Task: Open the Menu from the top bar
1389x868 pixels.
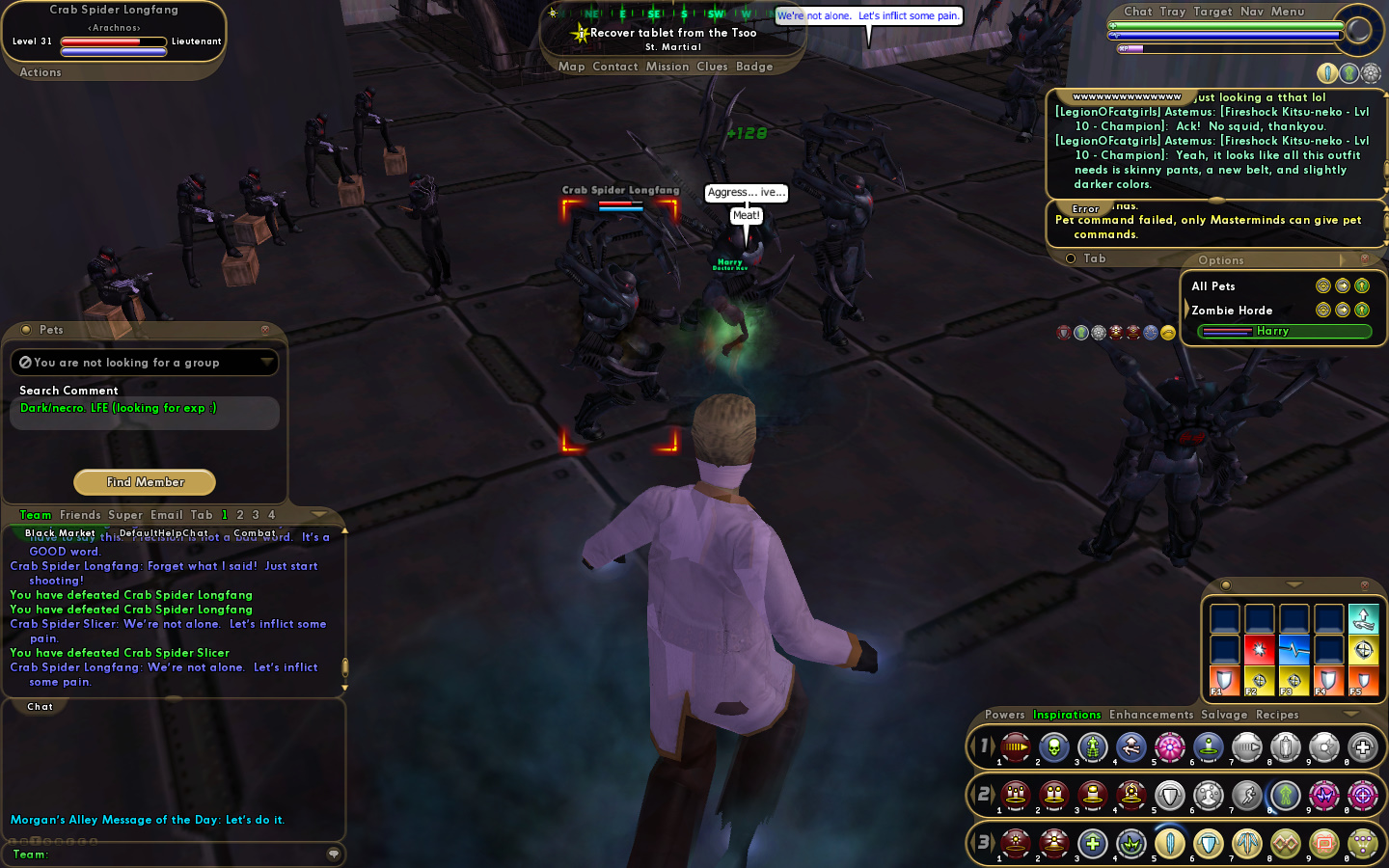Action: (x=1287, y=12)
